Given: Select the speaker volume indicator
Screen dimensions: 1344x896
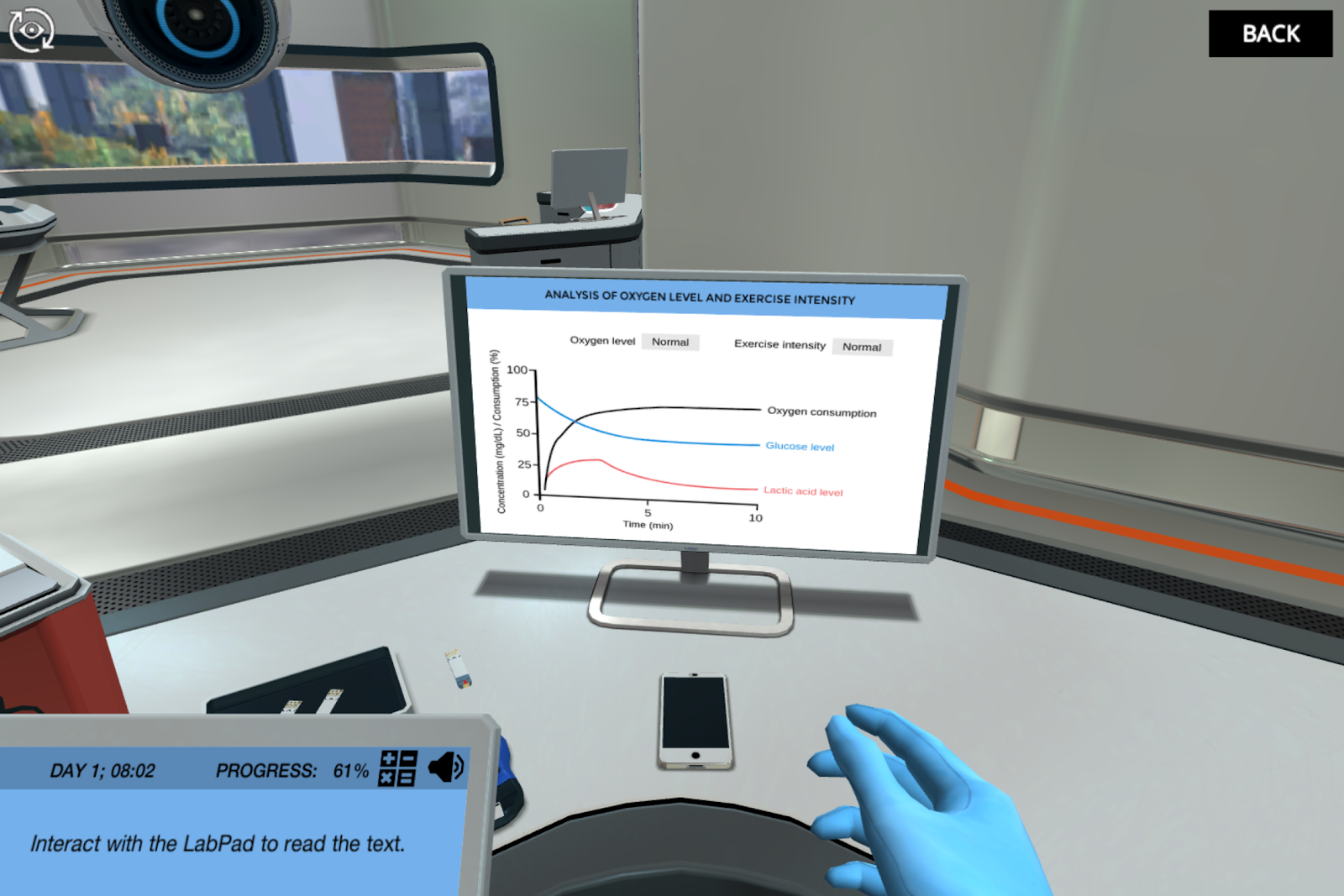Looking at the screenshot, I should click(x=448, y=767).
